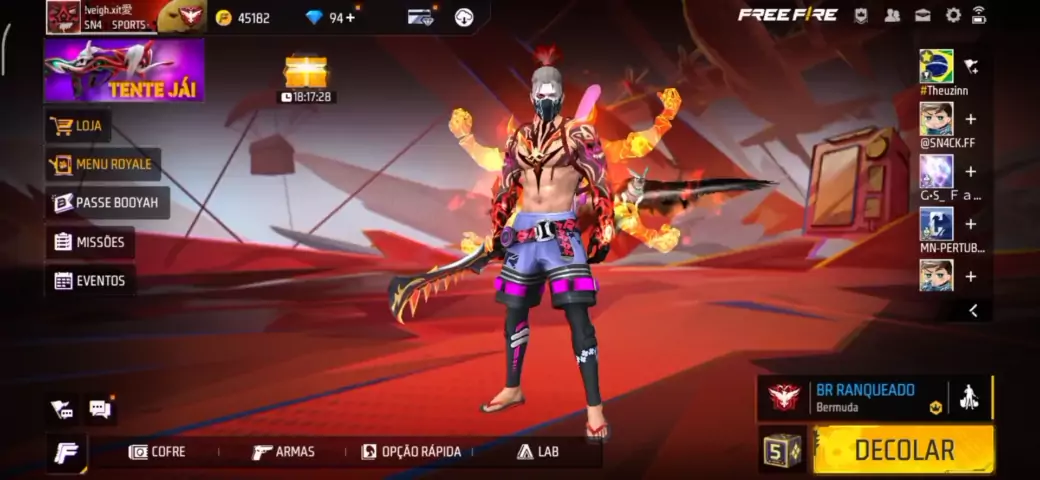
Task: Open the LOJA shop menu
Action: pos(79,126)
